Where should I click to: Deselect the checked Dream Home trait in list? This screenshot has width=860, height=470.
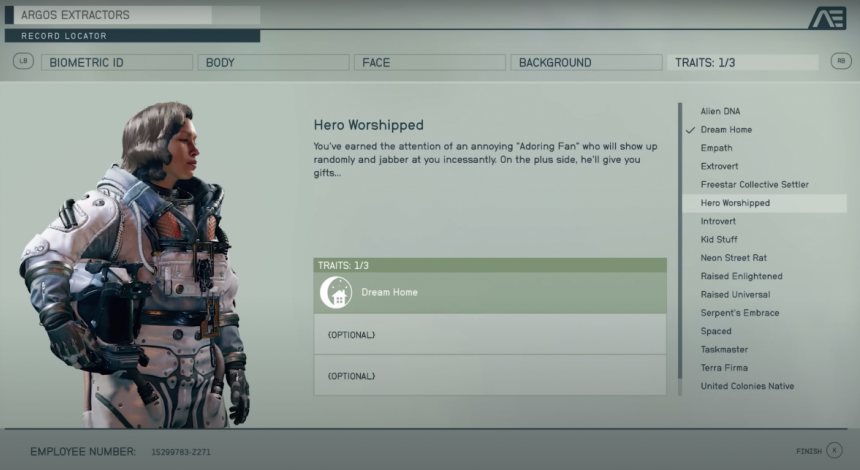pos(726,130)
